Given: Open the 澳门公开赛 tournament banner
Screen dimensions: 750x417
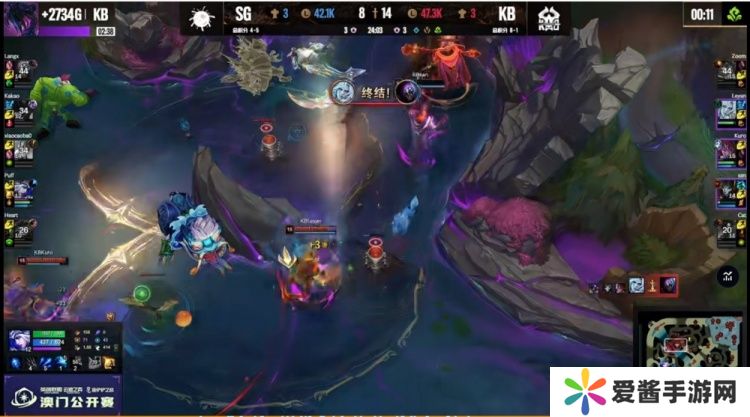Looking at the screenshot, I should click(x=62, y=395).
